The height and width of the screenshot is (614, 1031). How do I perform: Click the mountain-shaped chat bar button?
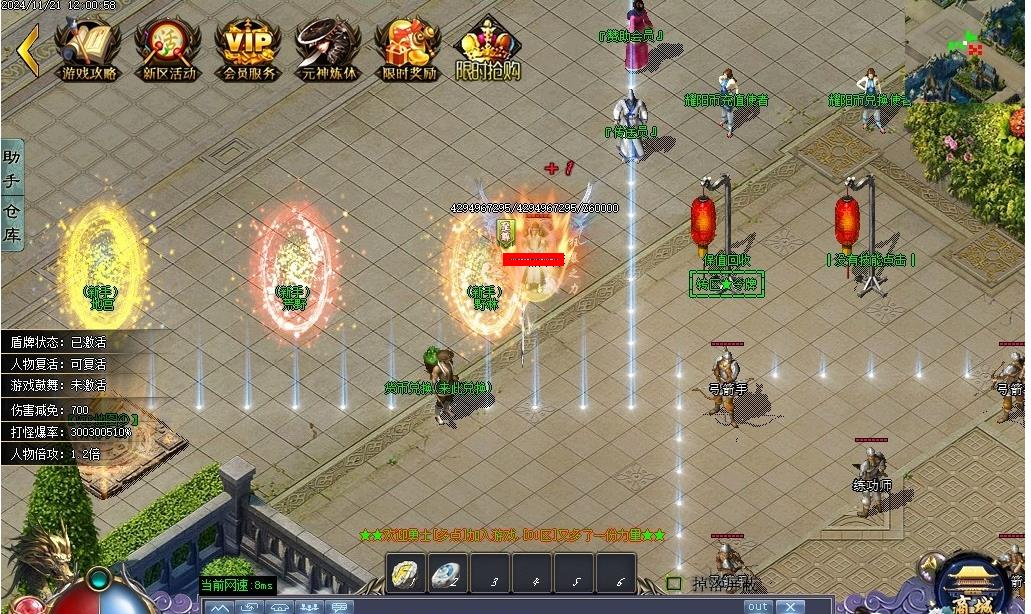coord(219,607)
